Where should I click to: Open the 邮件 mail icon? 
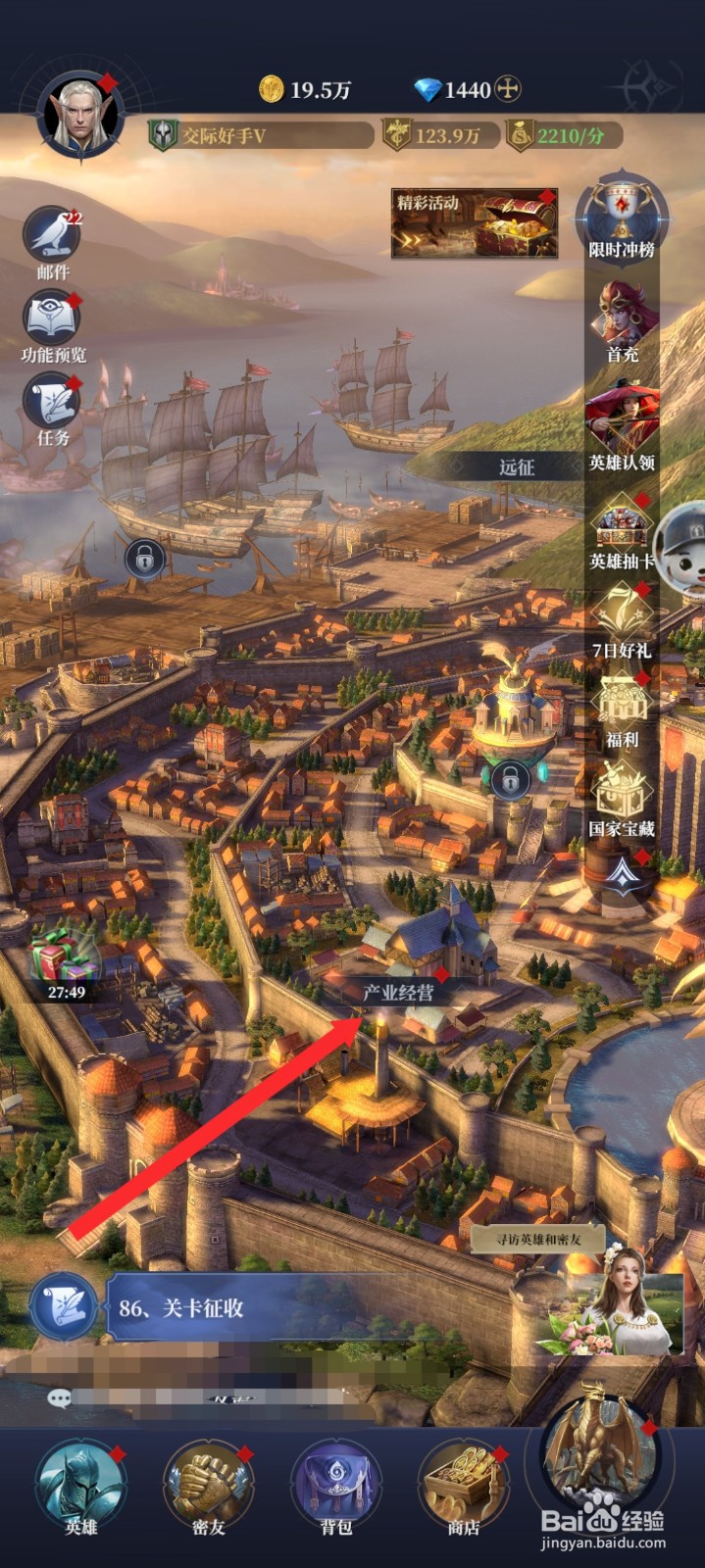pos(52,236)
